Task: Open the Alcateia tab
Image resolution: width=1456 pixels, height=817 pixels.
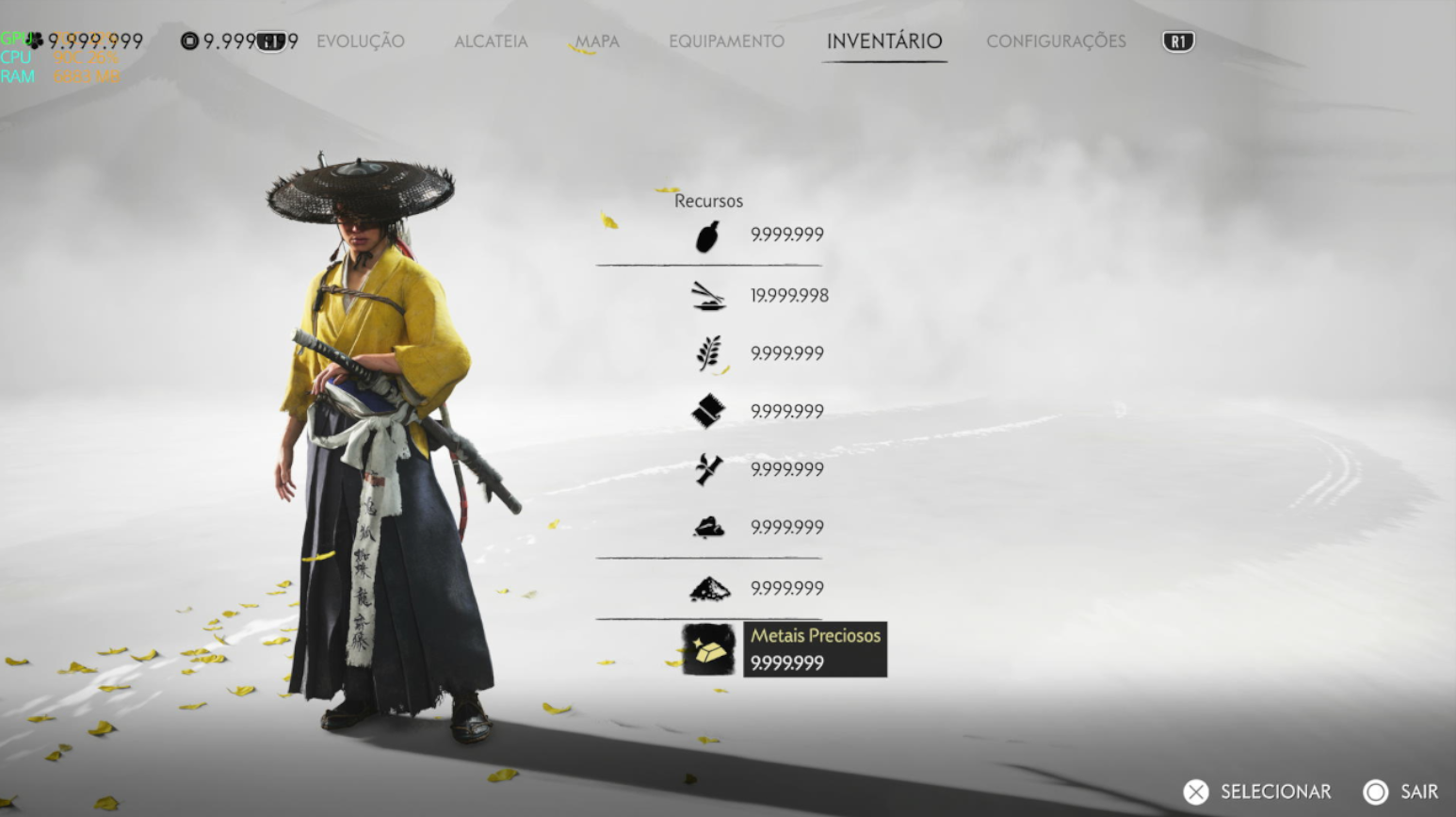Action: tap(491, 41)
